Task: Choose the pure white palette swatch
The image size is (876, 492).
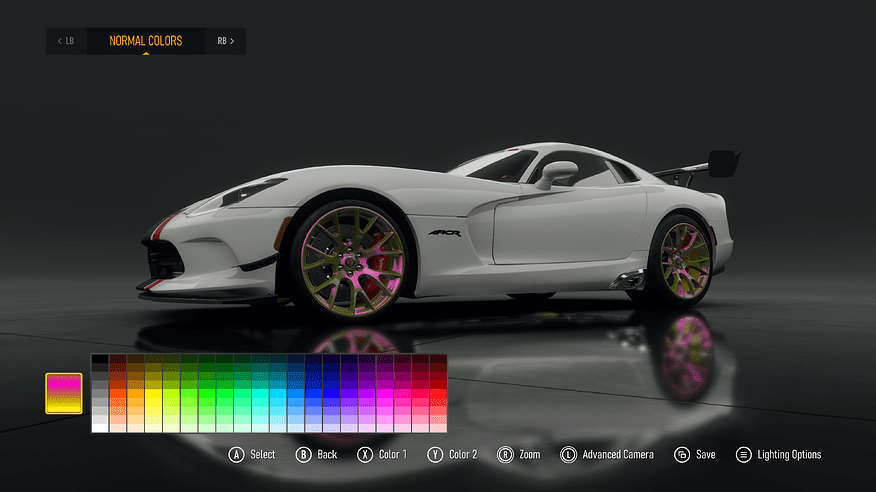Action: click(x=99, y=426)
